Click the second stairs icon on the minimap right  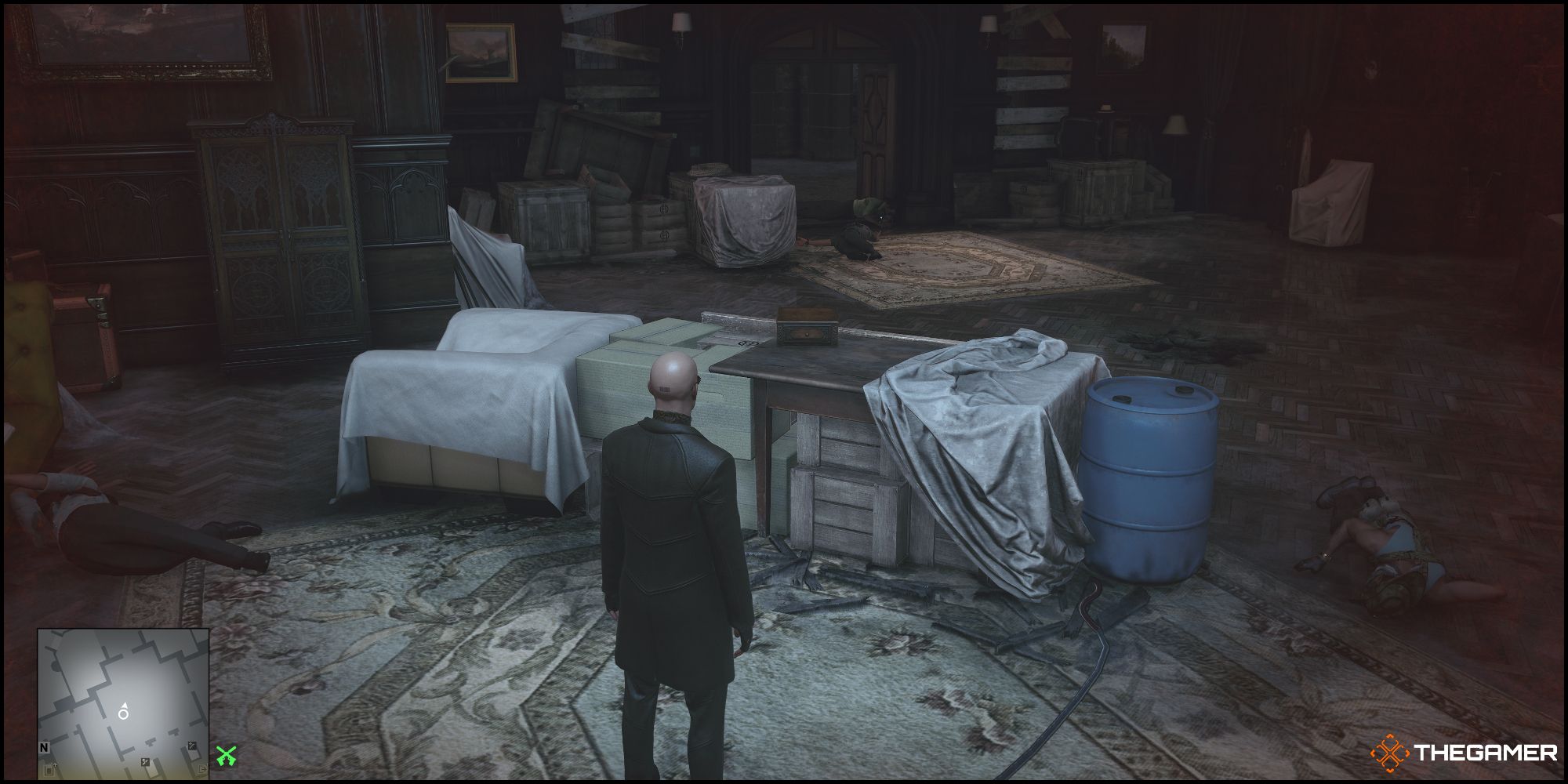click(192, 745)
